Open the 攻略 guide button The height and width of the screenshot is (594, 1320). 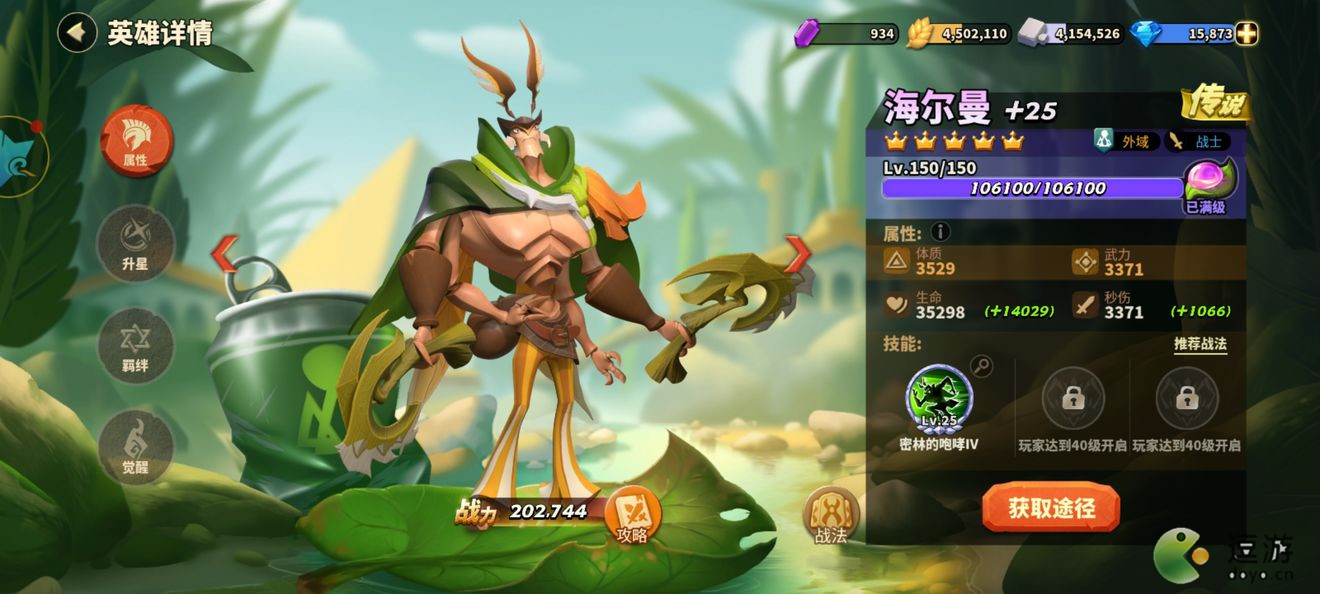632,513
